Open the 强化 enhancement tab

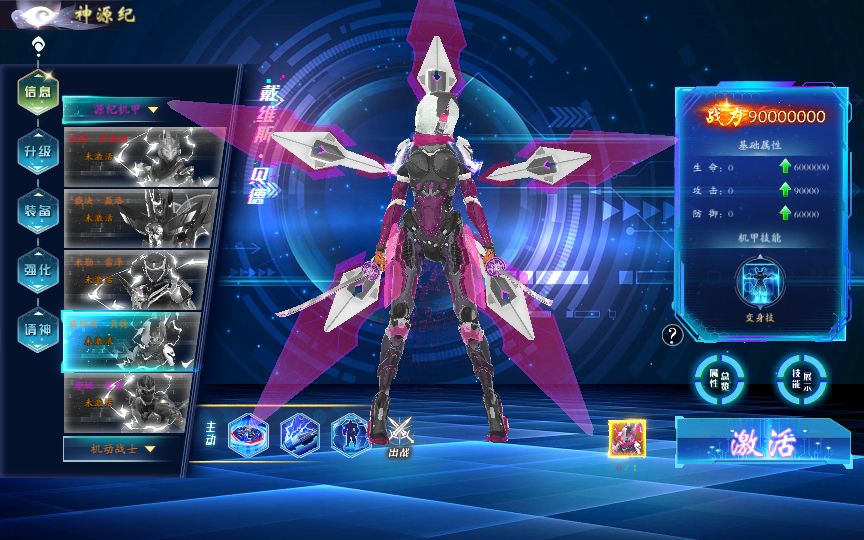pyautogui.click(x=37, y=268)
